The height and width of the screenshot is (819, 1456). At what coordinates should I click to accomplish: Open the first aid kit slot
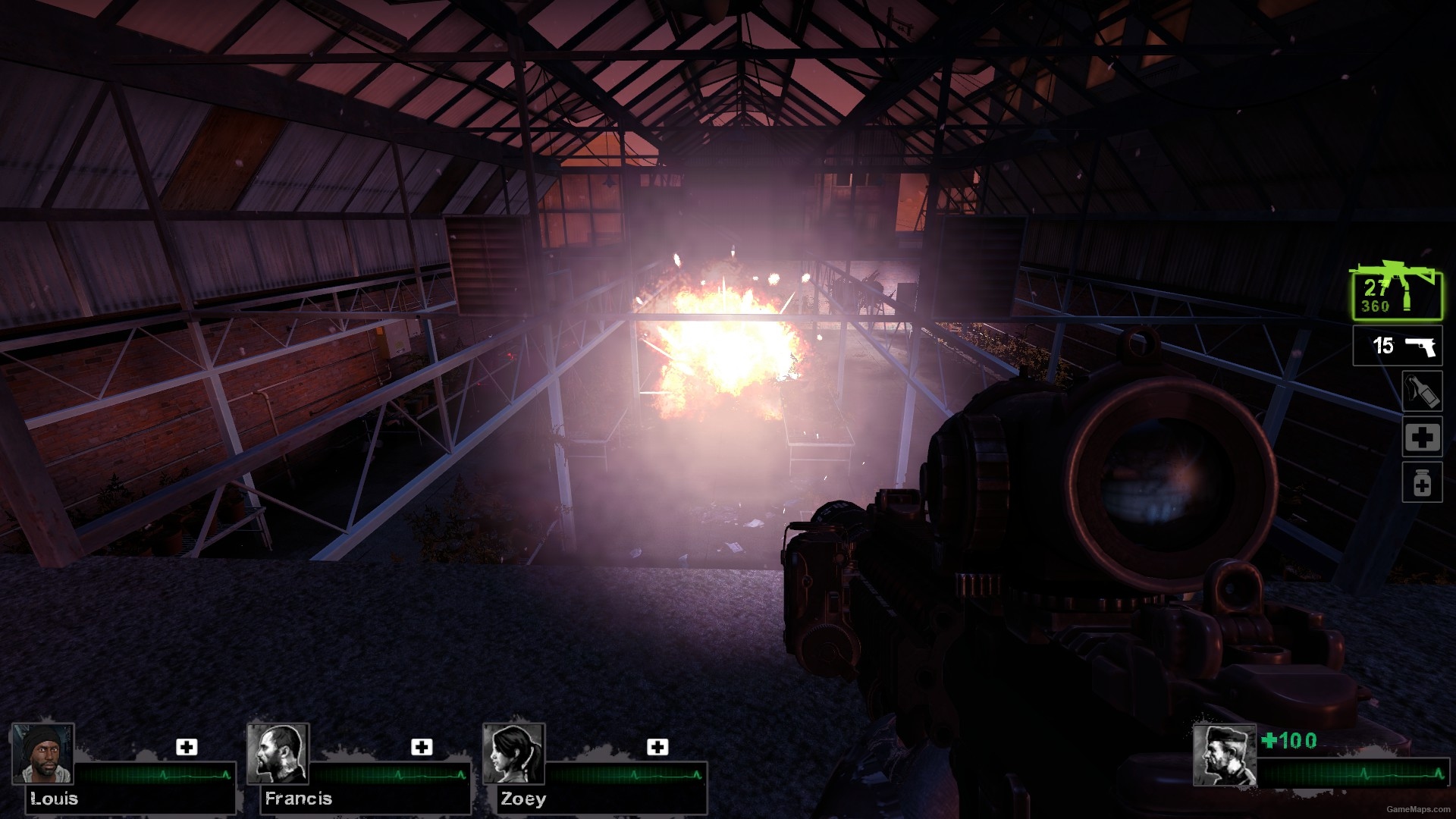click(x=1421, y=438)
